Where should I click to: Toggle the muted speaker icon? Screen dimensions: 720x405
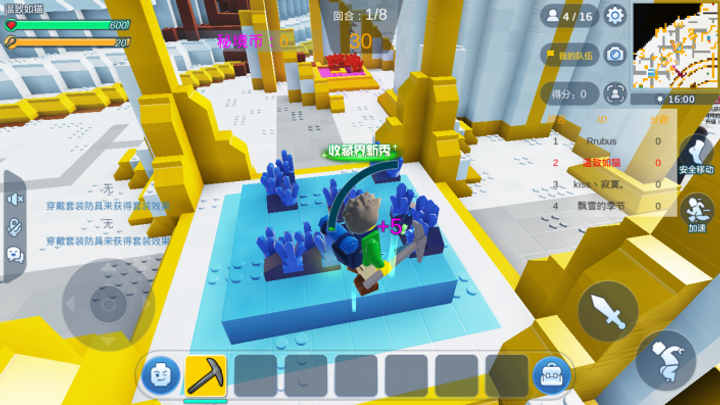point(15,200)
